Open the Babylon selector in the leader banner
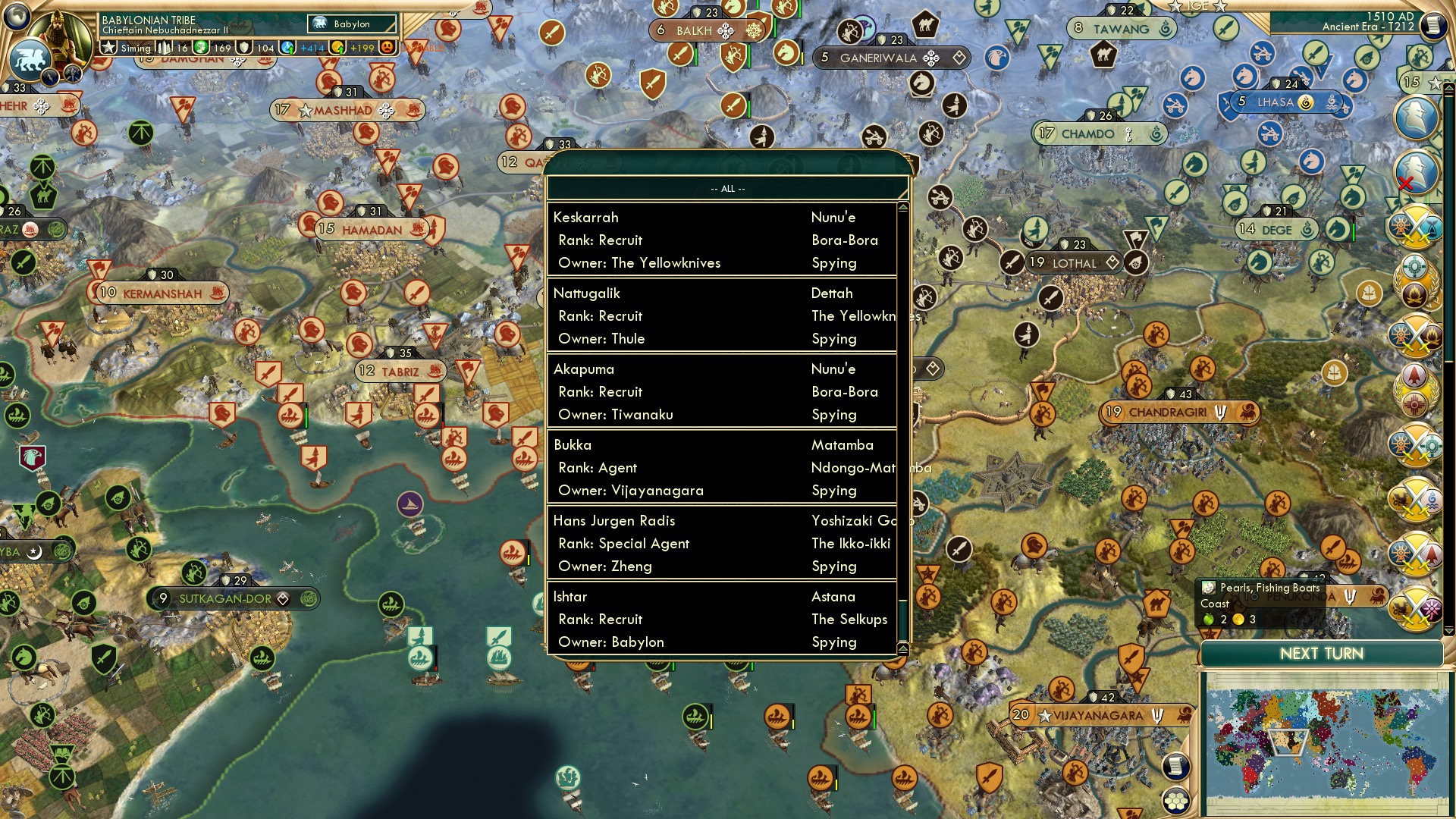Viewport: 1456px width, 819px height. (353, 24)
